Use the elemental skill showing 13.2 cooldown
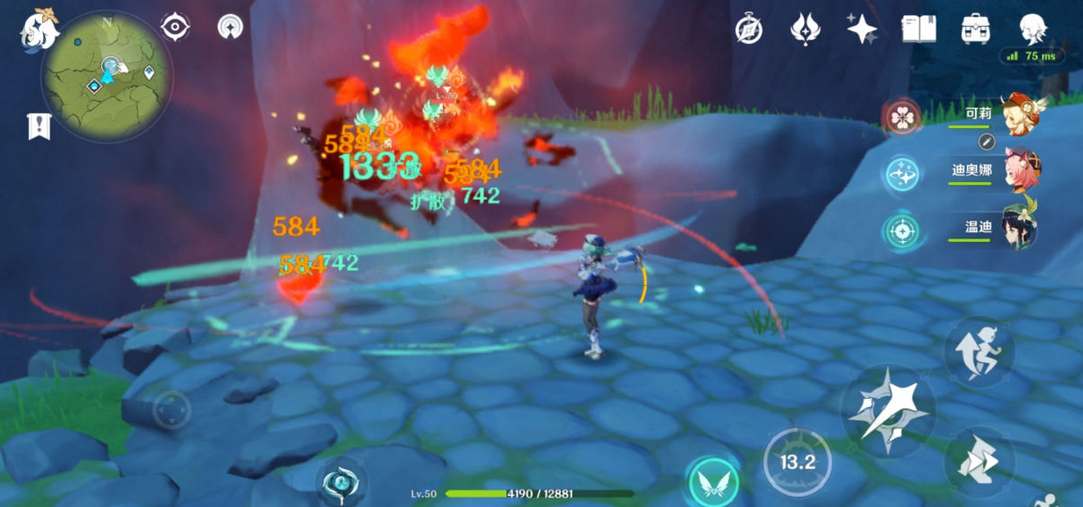The width and height of the screenshot is (1083, 507). point(797,462)
